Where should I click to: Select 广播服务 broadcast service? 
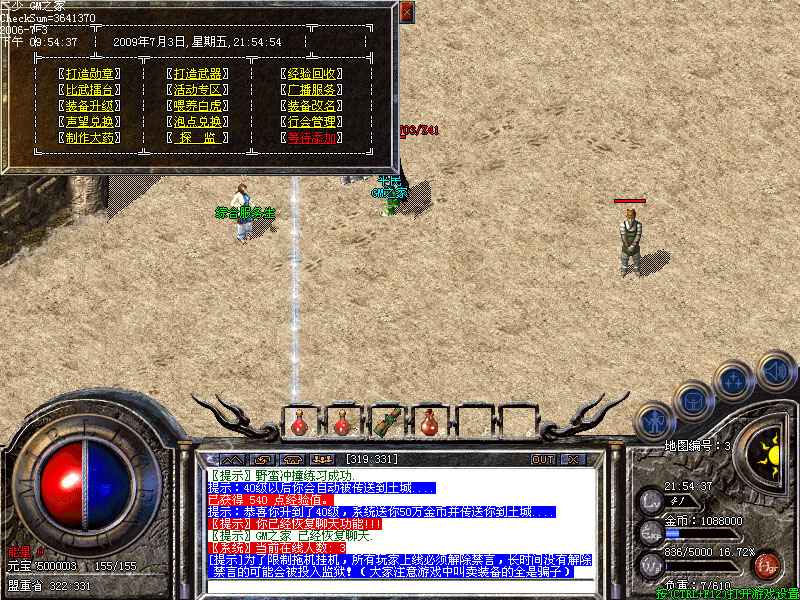[311, 90]
